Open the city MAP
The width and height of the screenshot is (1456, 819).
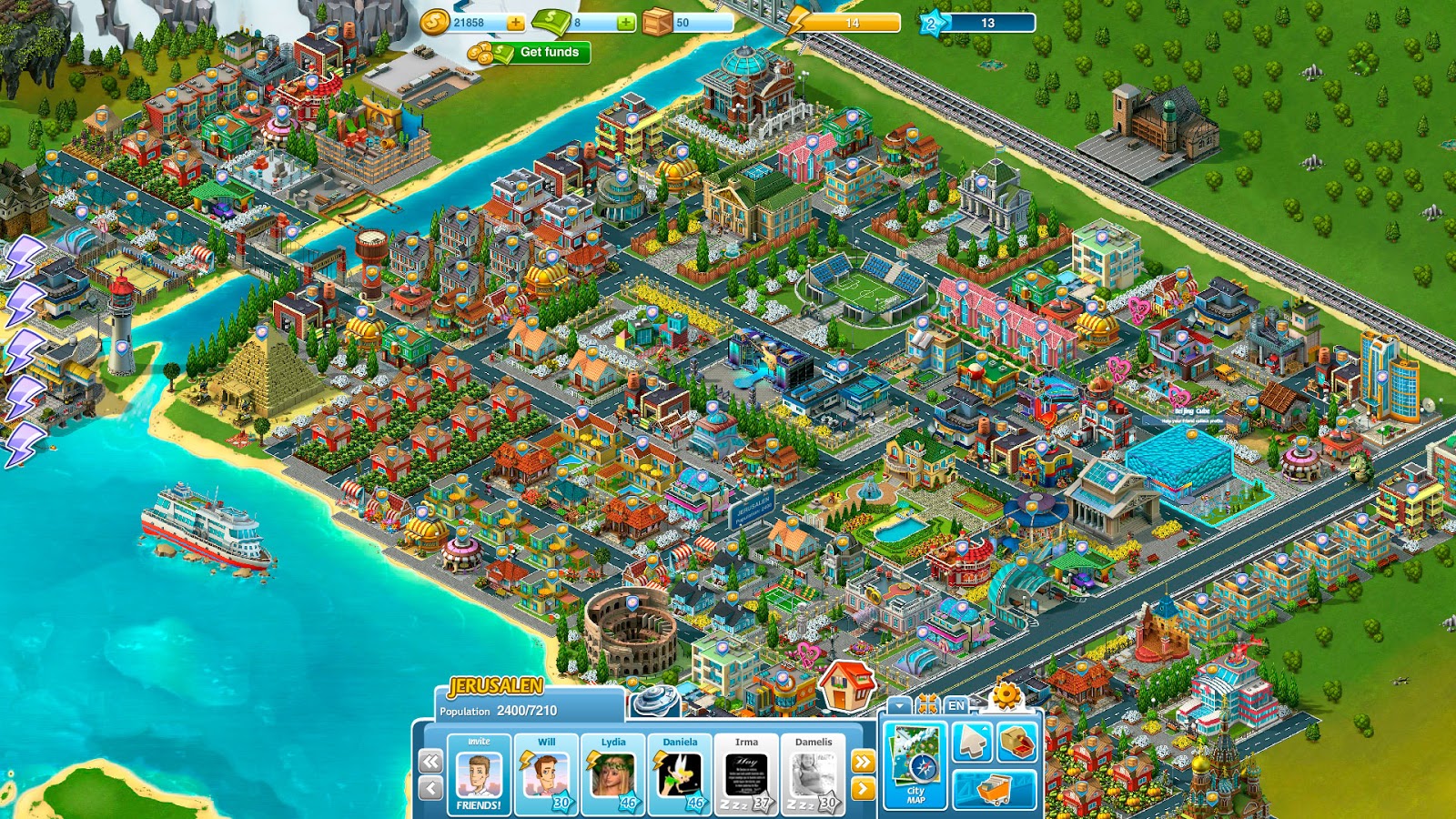[x=916, y=765]
